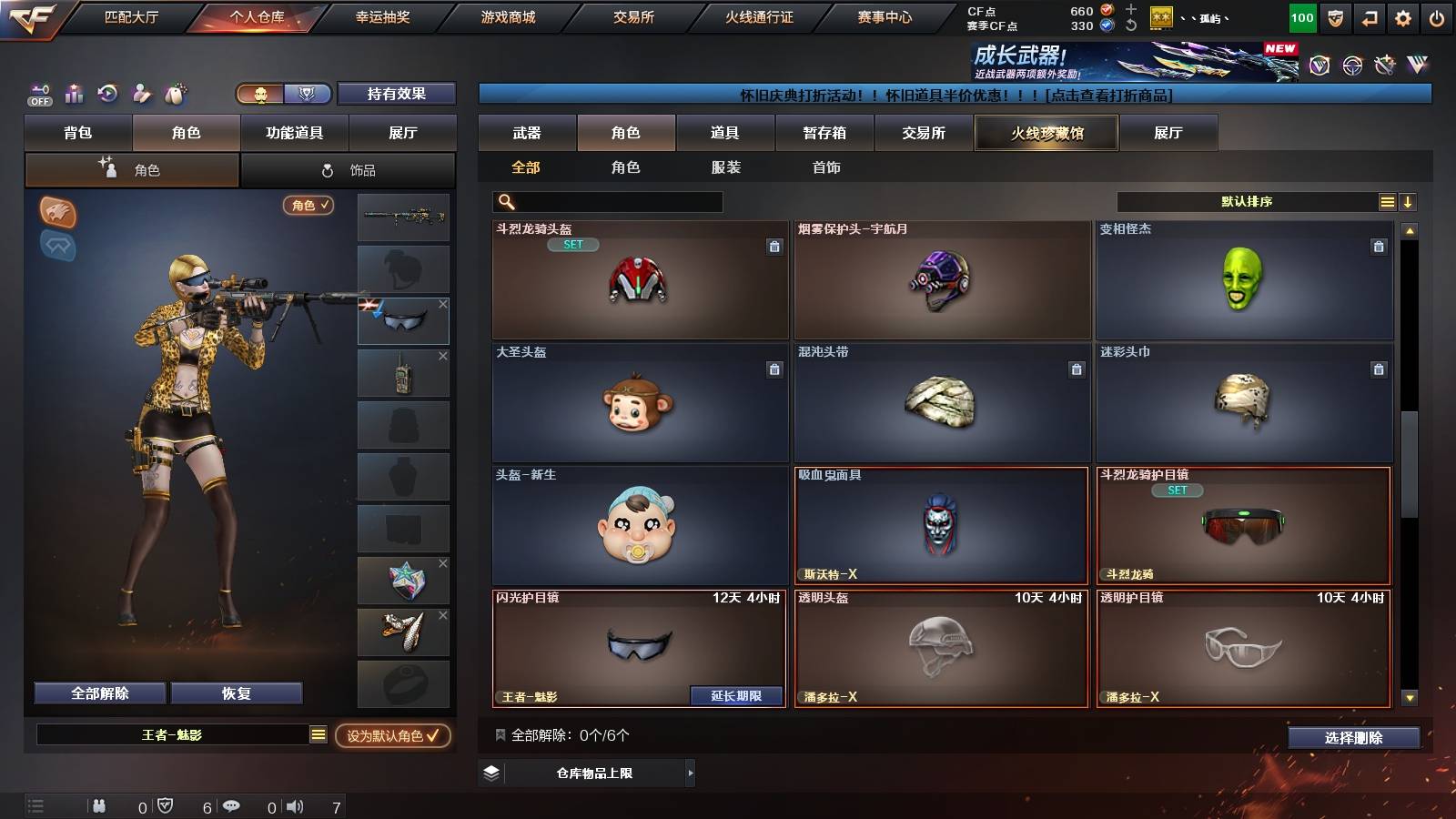Open the menu beside the 王者-魅影 name field
This screenshot has height=819, width=1456.
pos(318,737)
